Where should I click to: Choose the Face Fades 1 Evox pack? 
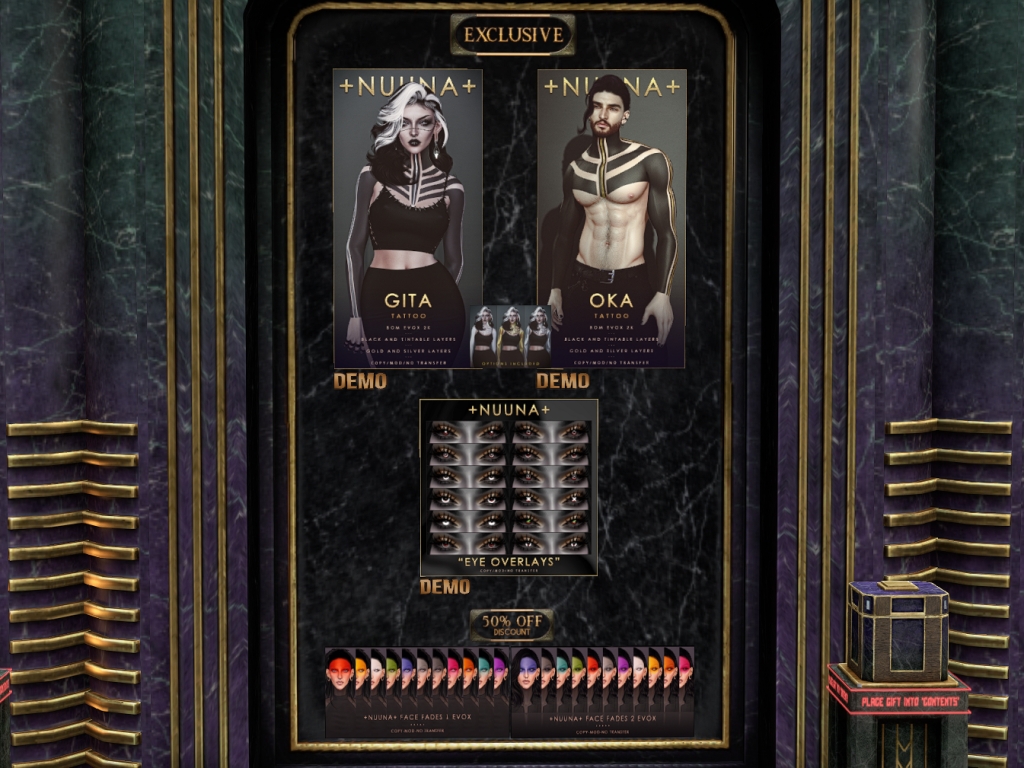[417, 693]
